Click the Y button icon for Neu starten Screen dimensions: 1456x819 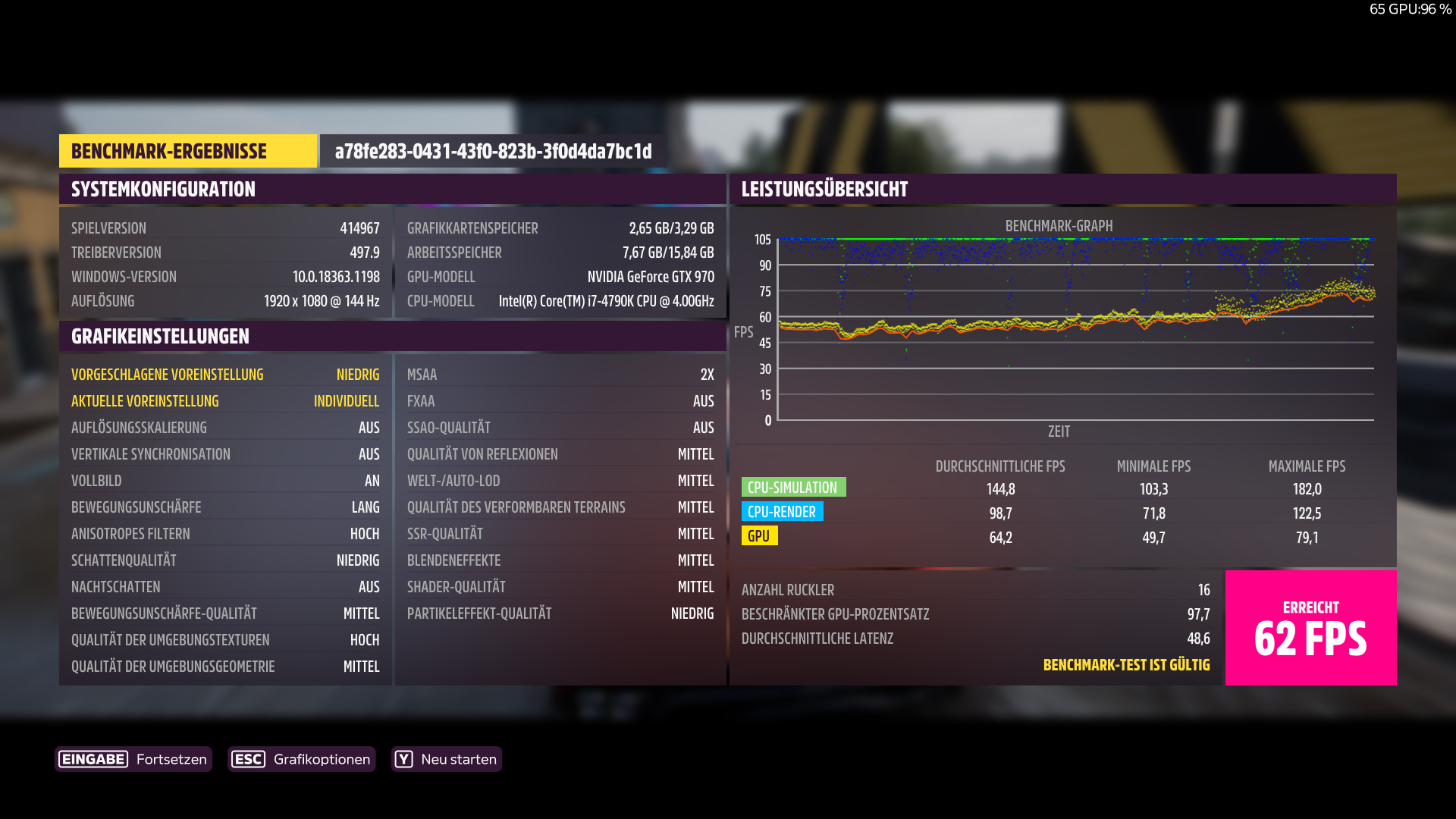(404, 758)
